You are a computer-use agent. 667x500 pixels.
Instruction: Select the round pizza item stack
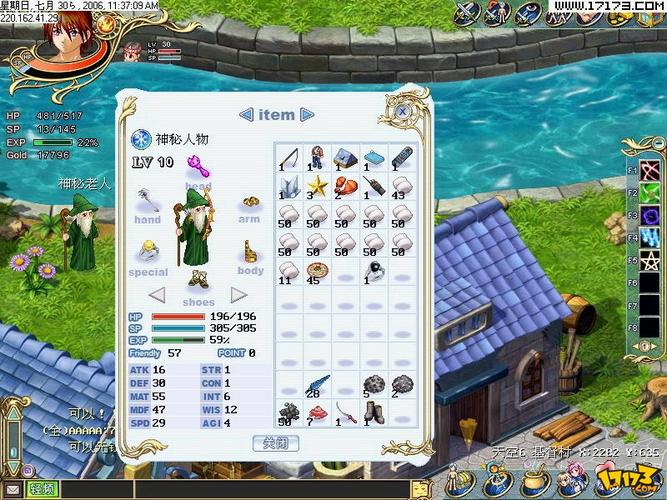317,271
